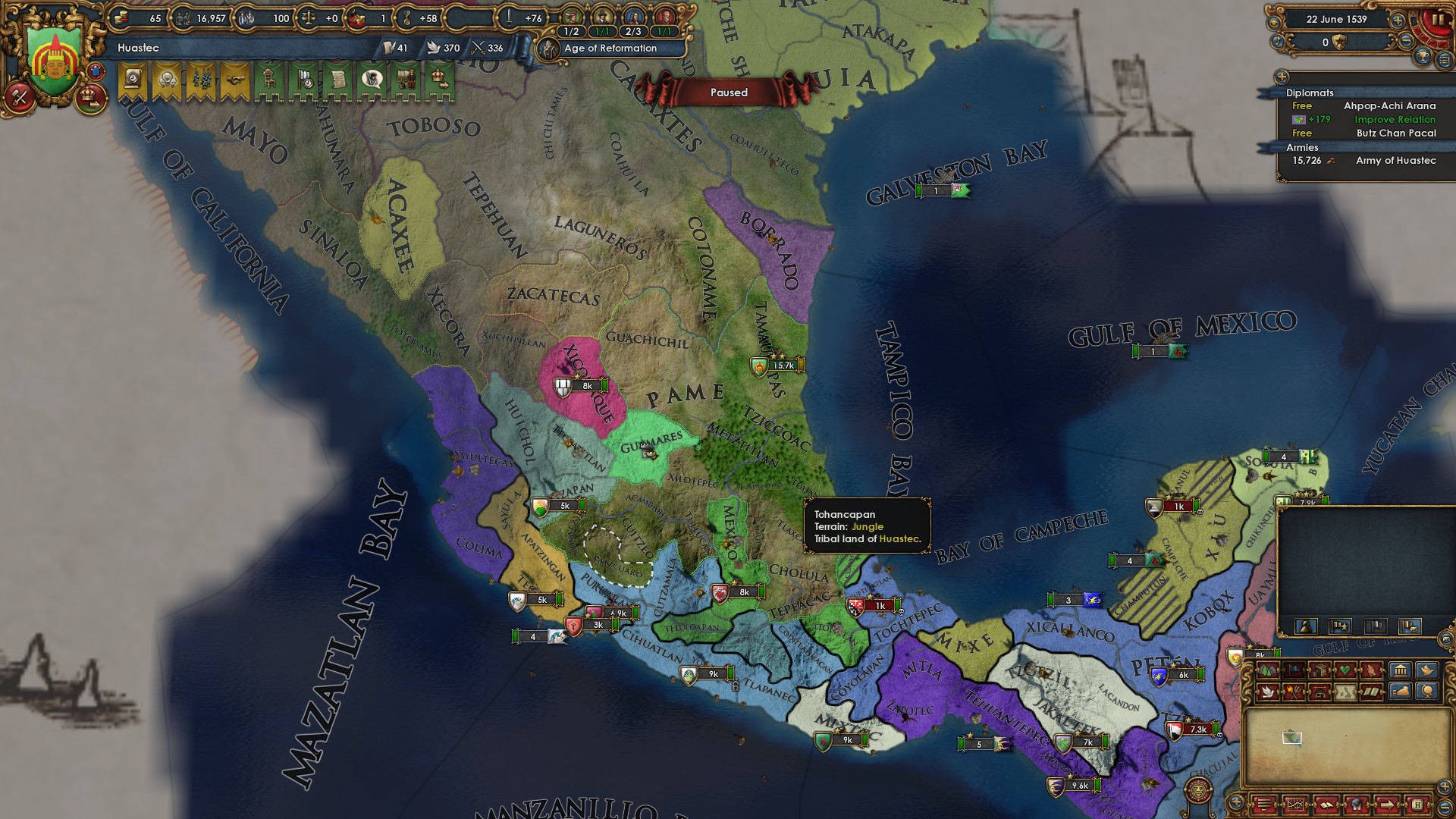Open the Government tab with the chair icon

coord(268,80)
